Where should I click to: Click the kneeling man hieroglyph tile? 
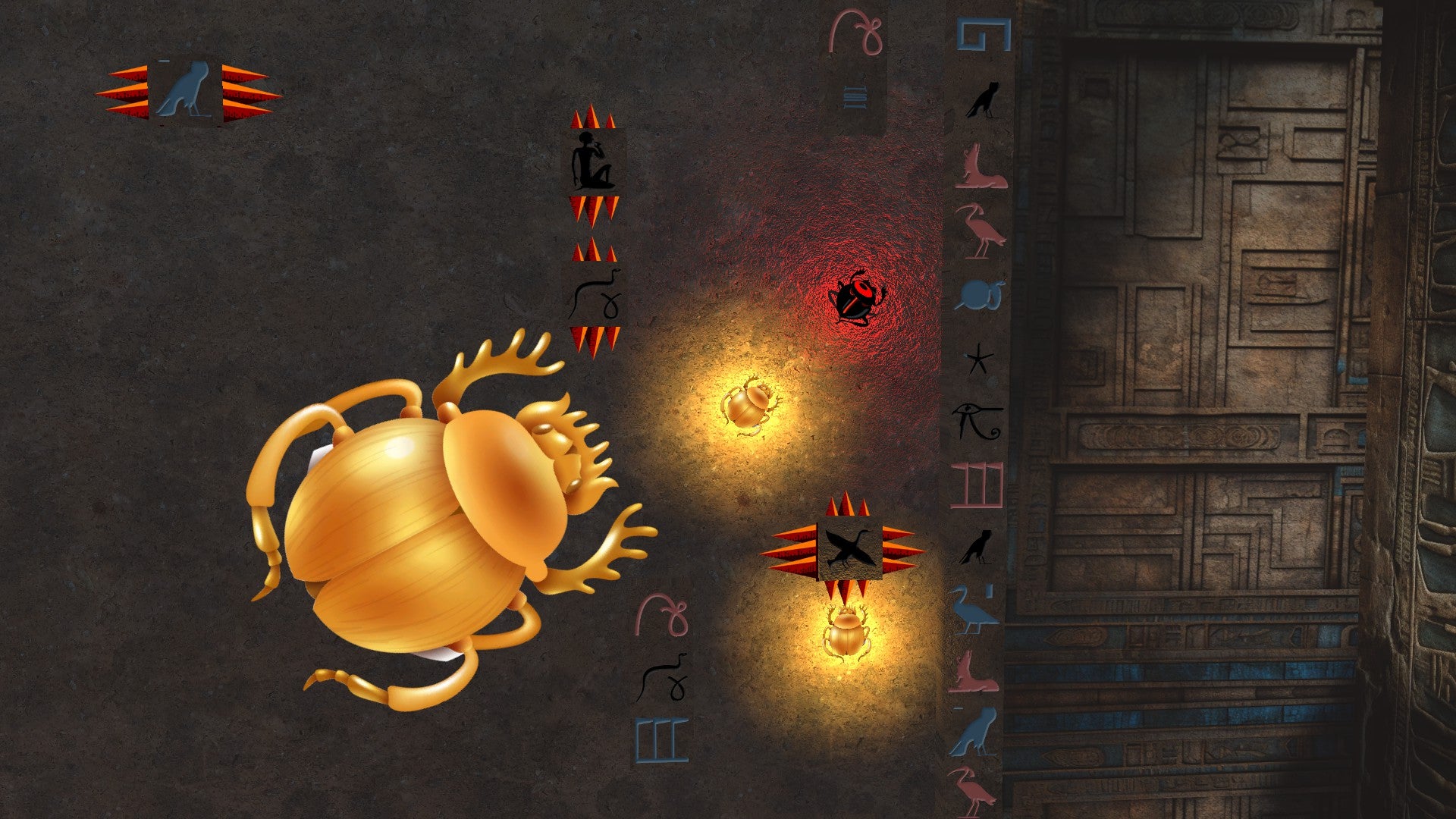point(594,159)
